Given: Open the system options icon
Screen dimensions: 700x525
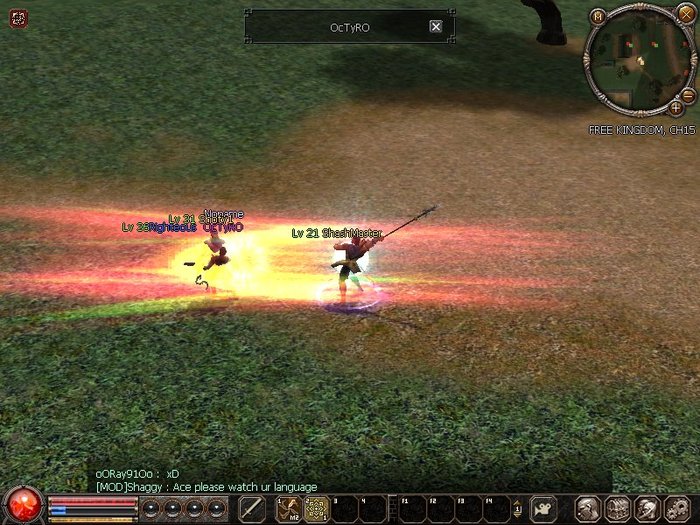Looking at the screenshot, I should tap(675, 508).
